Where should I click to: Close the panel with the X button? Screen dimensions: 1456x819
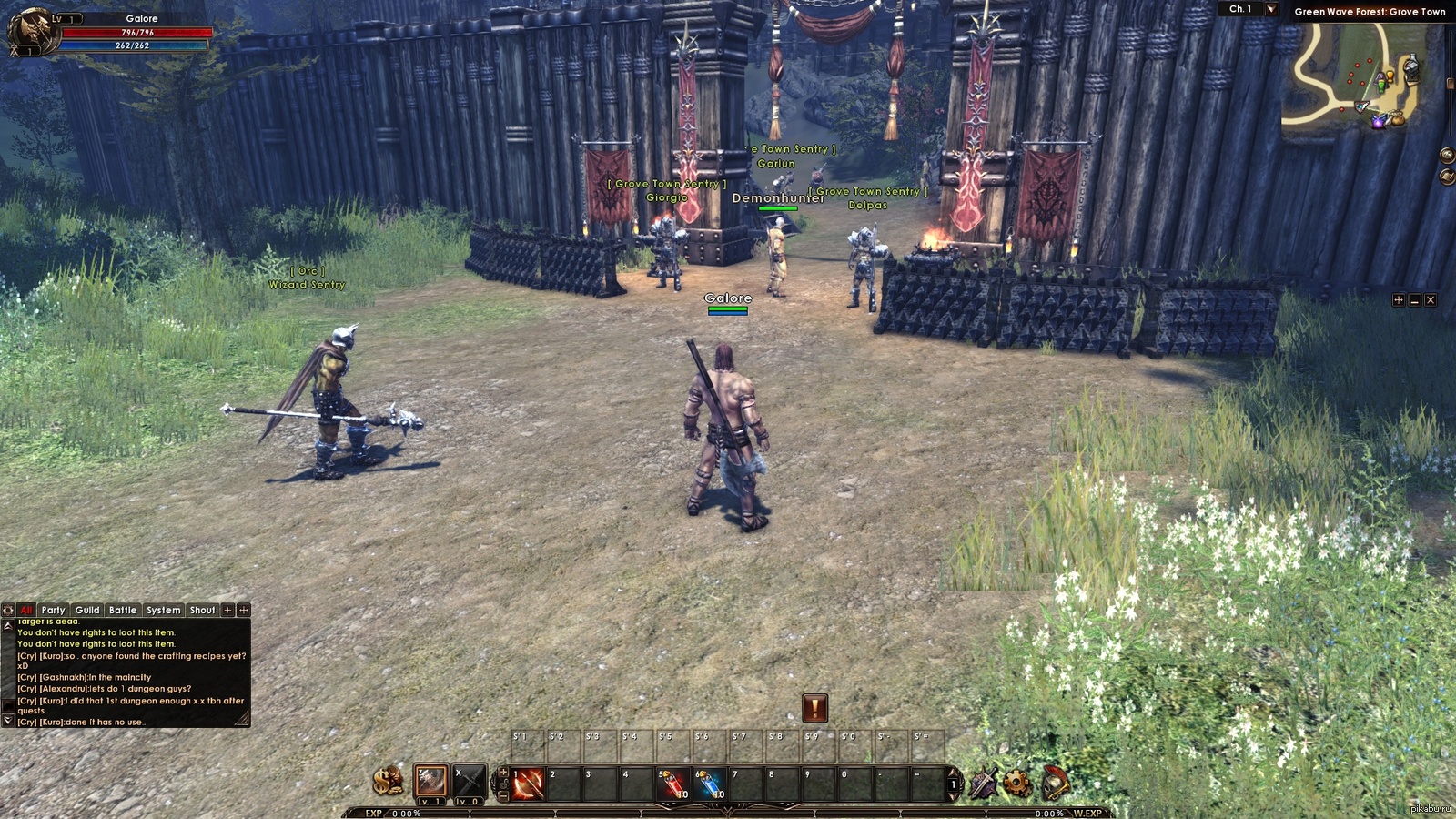point(1431,299)
